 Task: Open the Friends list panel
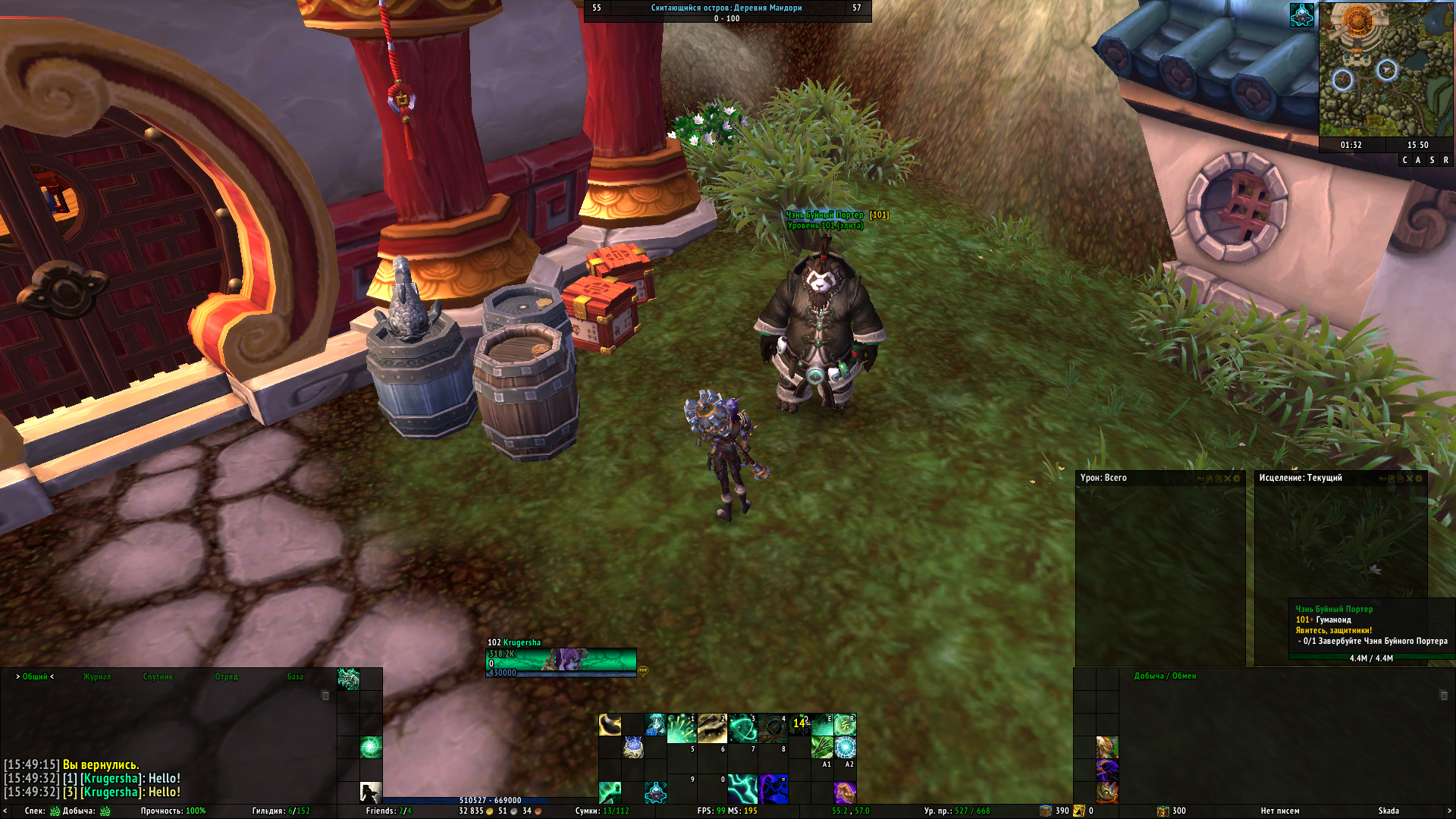(x=388, y=811)
